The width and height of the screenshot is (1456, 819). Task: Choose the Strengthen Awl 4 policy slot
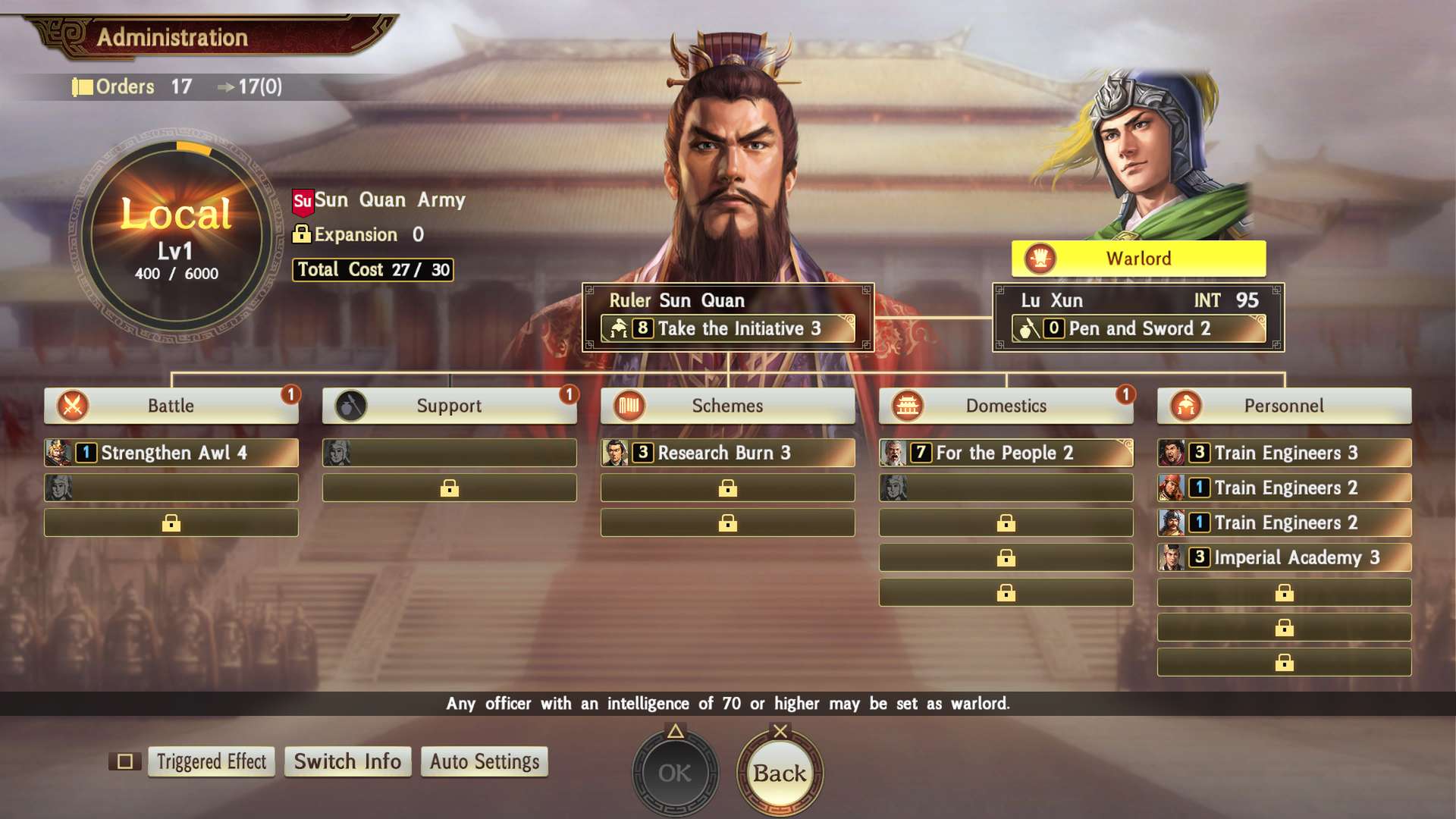(171, 453)
